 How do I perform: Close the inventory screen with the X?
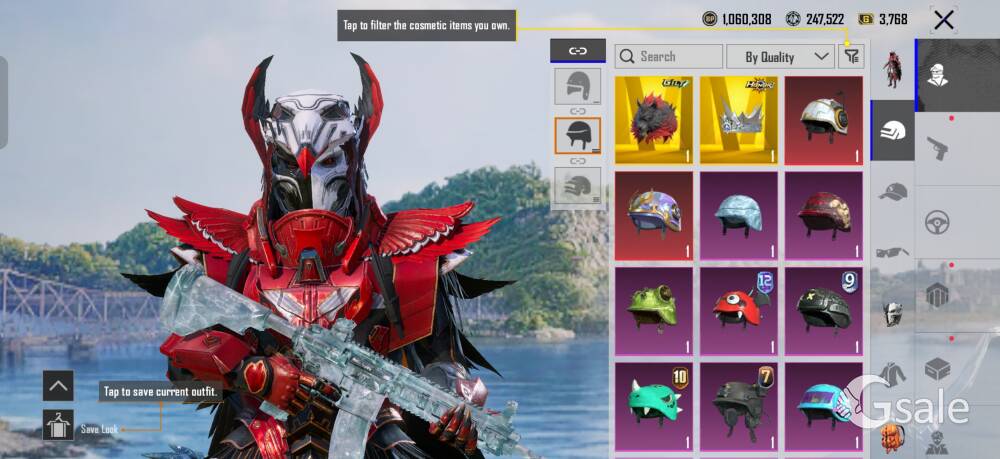(x=943, y=19)
